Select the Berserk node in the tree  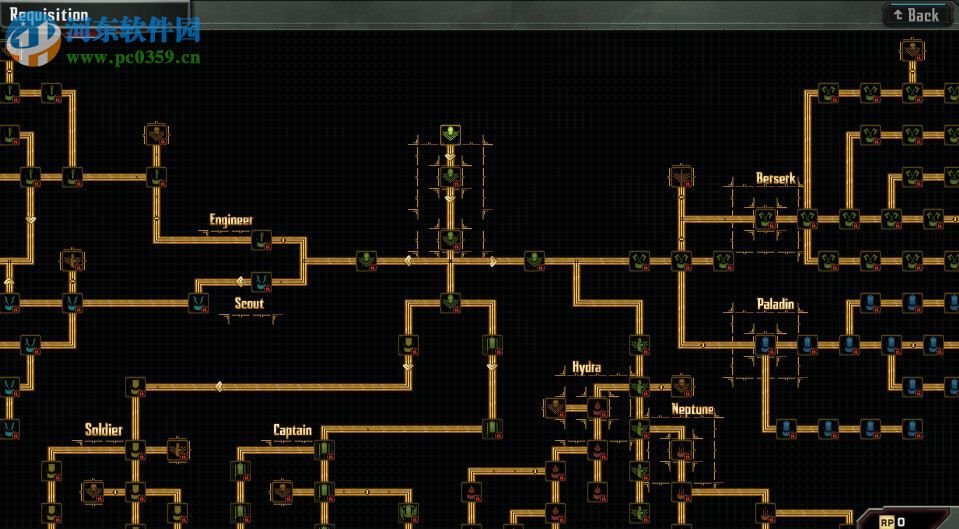[766, 218]
